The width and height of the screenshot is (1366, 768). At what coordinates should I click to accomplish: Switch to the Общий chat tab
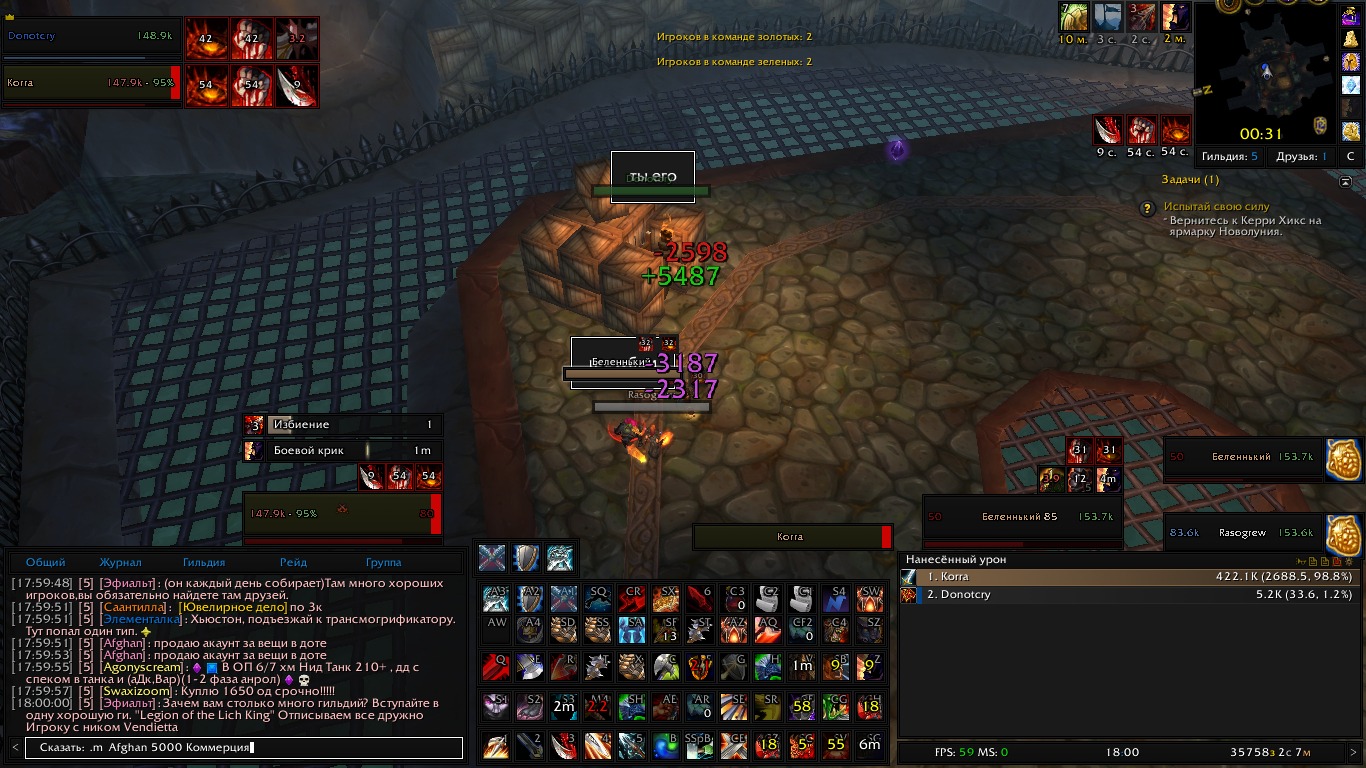coord(45,562)
